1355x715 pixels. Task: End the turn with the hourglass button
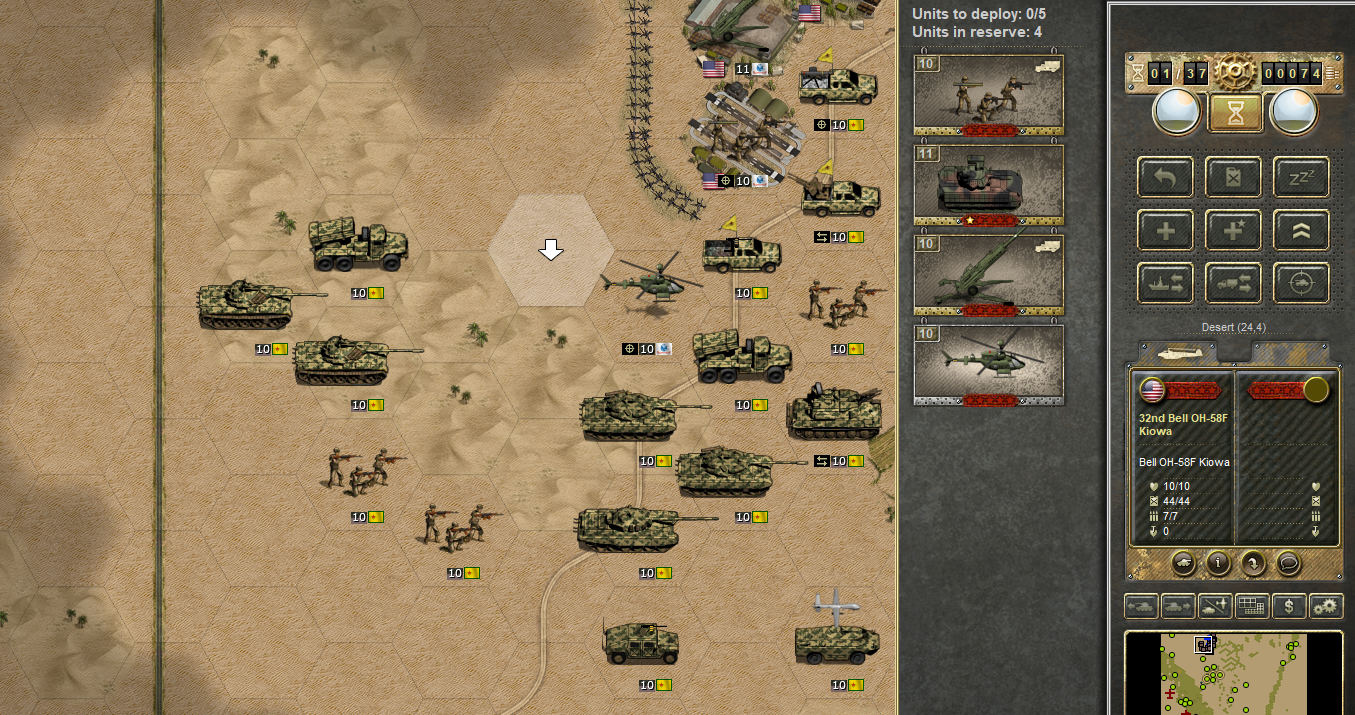(1236, 112)
